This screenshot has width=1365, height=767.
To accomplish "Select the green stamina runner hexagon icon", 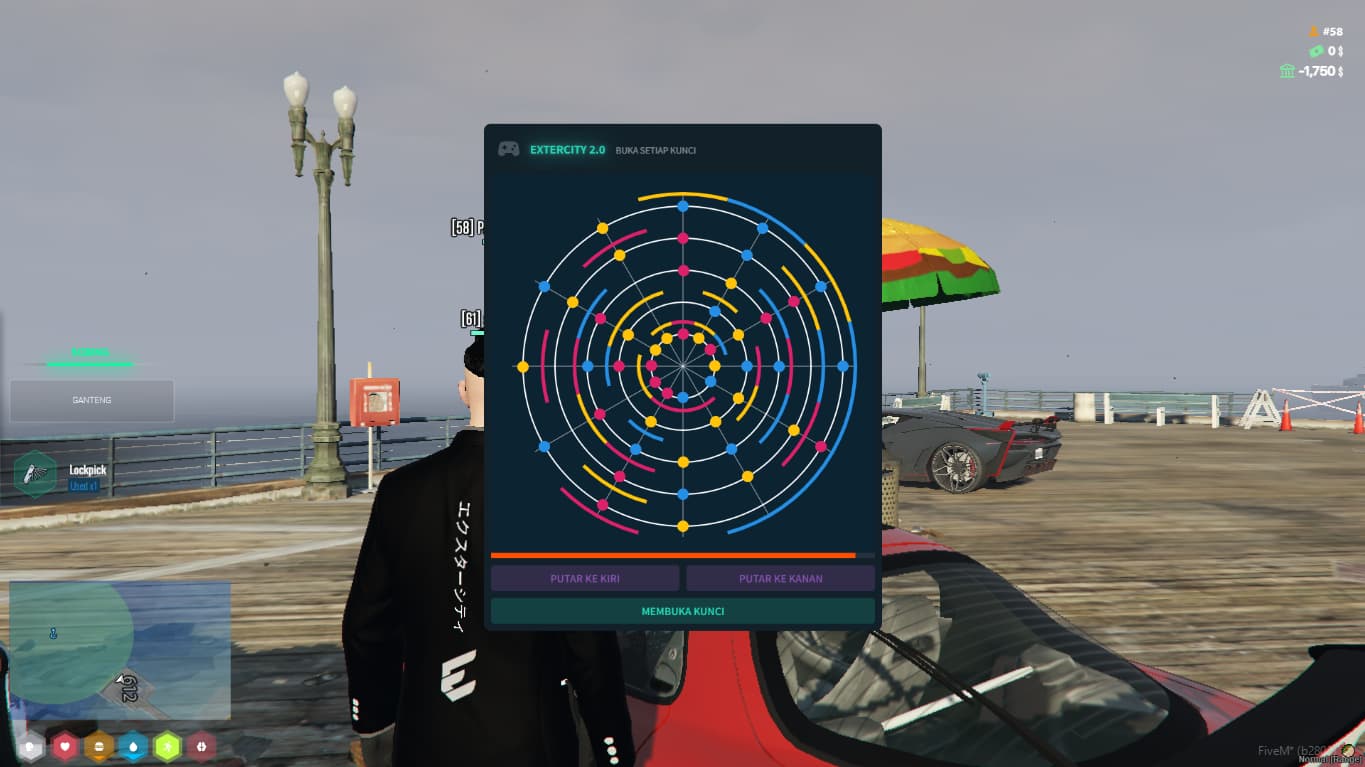I will 167,745.
